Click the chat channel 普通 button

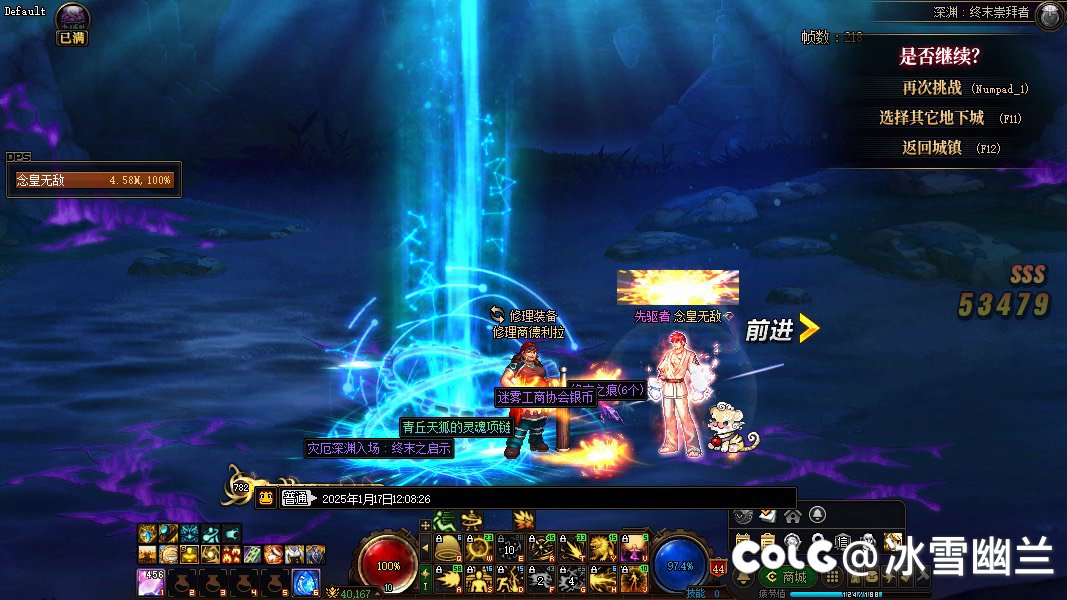(x=296, y=498)
